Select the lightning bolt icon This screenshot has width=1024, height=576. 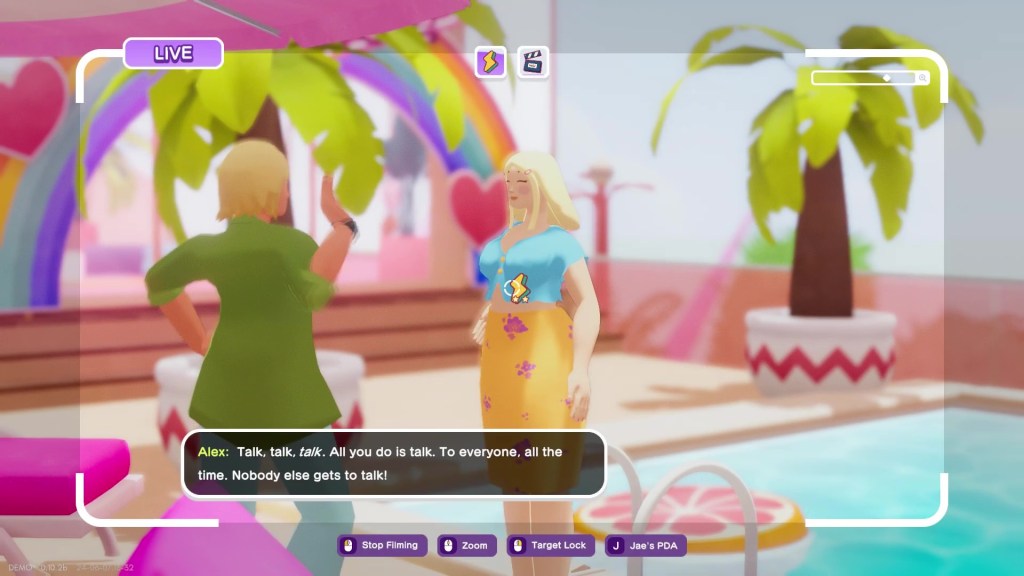491,62
